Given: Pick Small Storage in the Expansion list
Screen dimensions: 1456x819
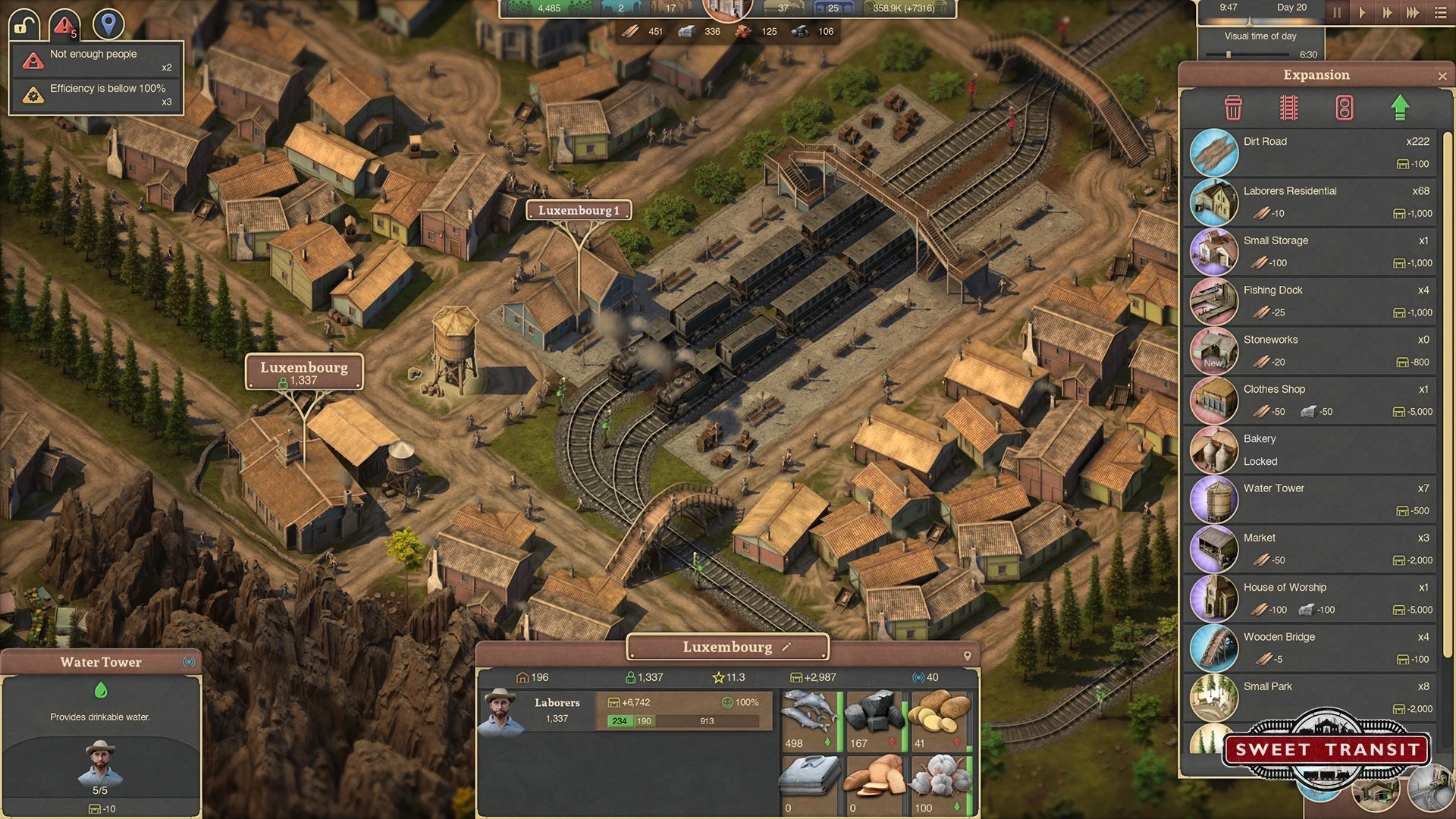Looking at the screenshot, I should tap(1310, 252).
